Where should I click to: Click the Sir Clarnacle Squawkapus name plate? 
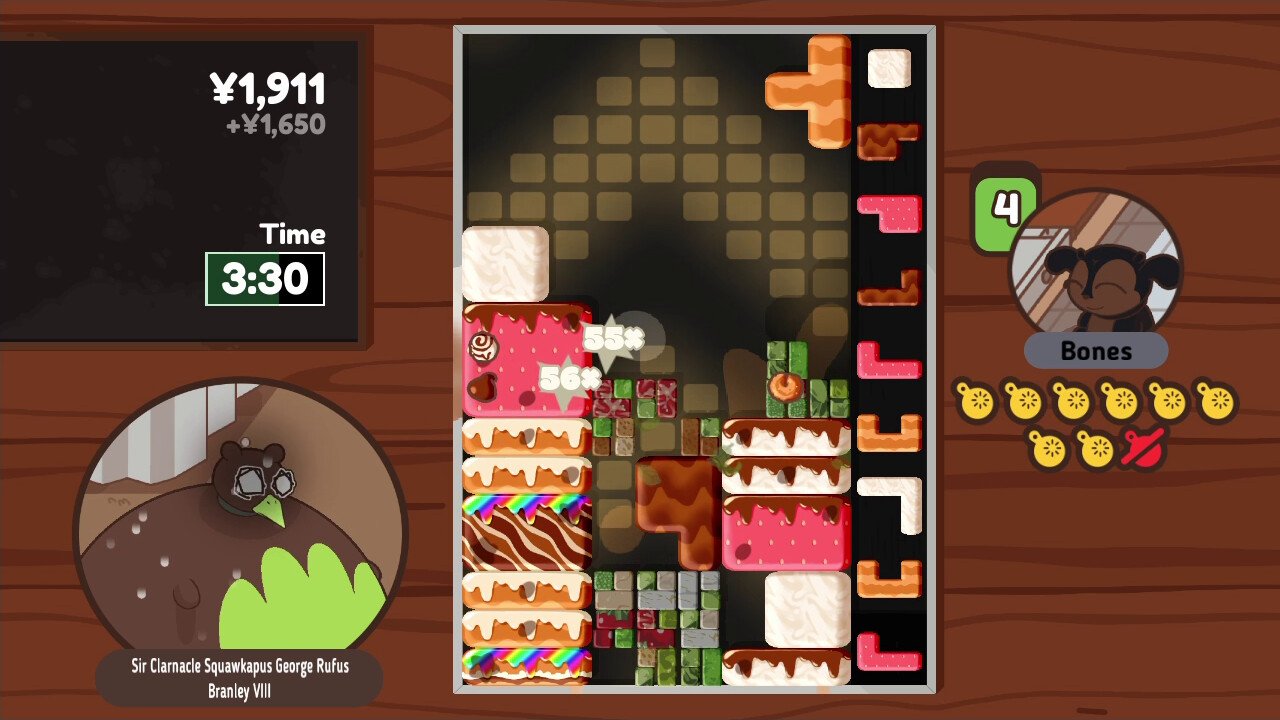pyautogui.click(x=239, y=677)
